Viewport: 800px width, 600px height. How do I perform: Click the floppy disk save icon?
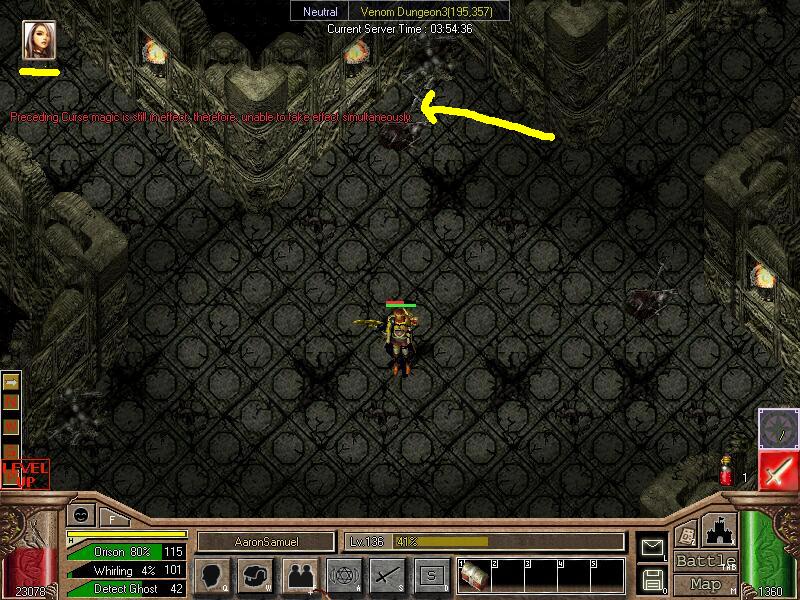[x=653, y=578]
